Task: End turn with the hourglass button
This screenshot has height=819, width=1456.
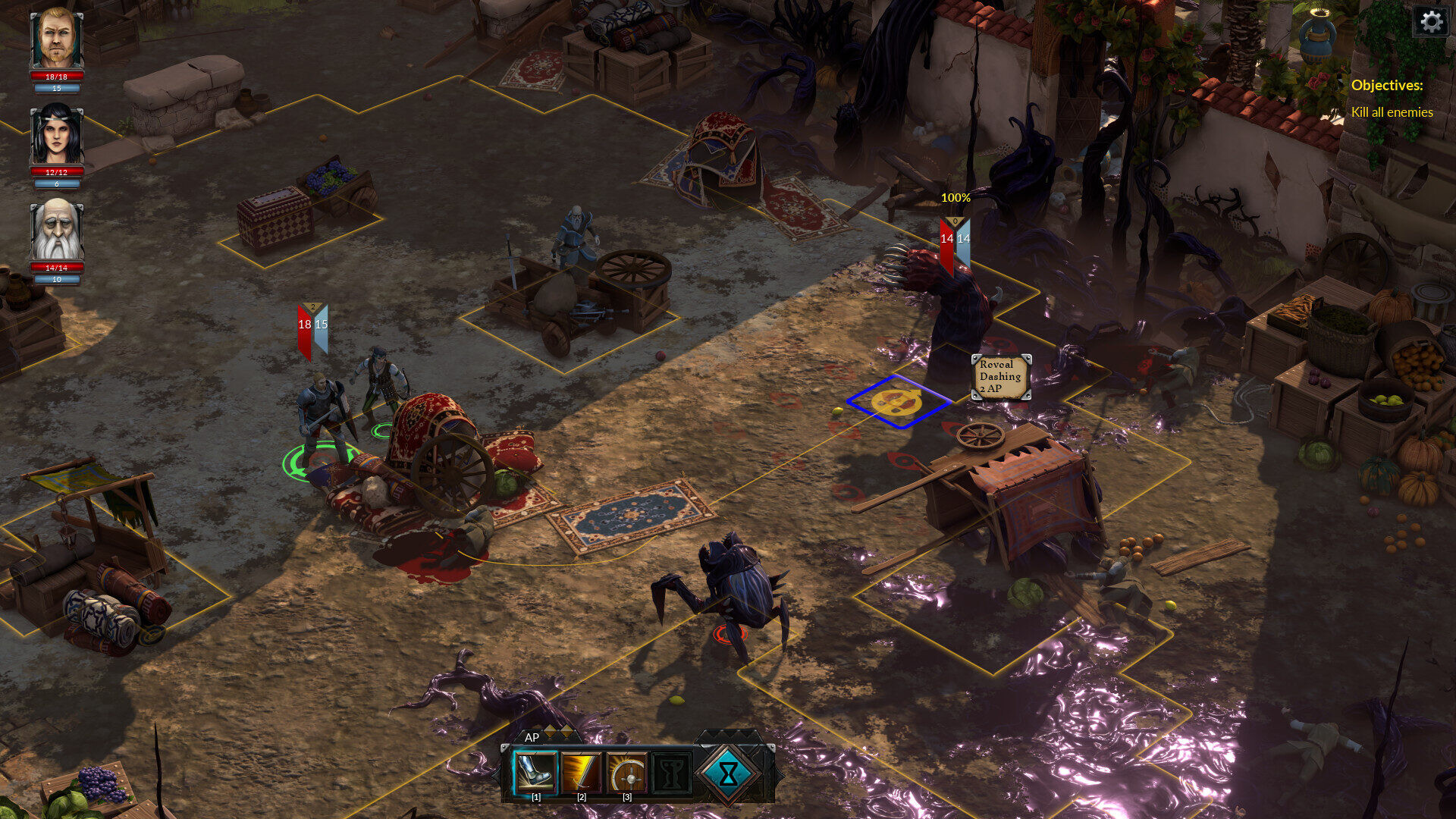Action: point(728,773)
